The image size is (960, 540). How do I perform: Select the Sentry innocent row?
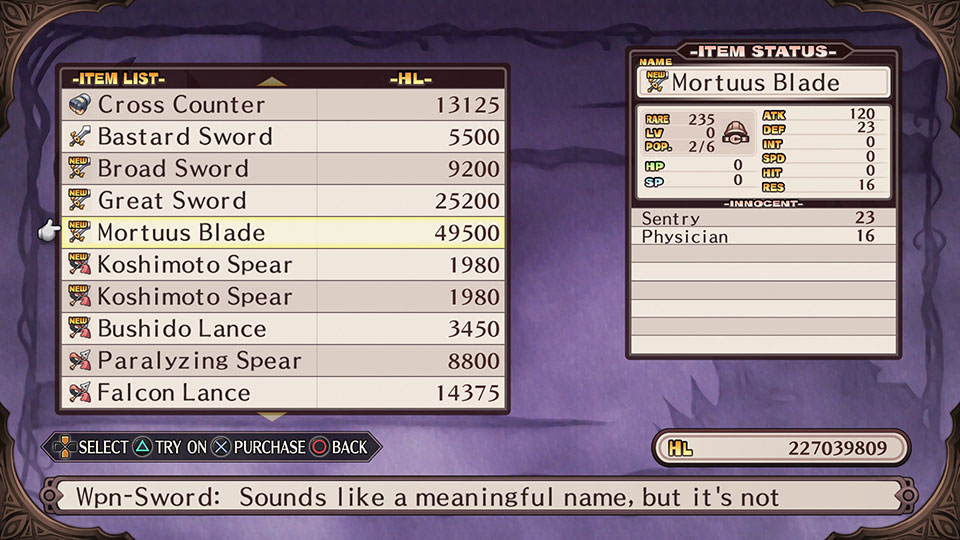tap(762, 218)
